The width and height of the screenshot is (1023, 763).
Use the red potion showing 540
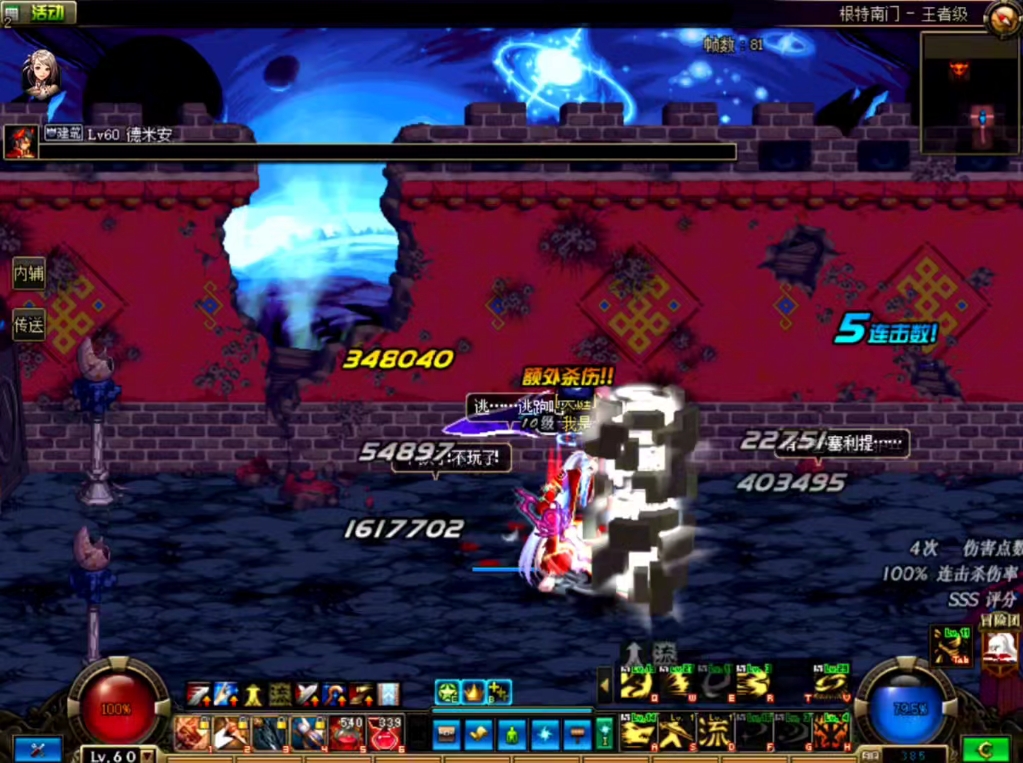pos(346,733)
